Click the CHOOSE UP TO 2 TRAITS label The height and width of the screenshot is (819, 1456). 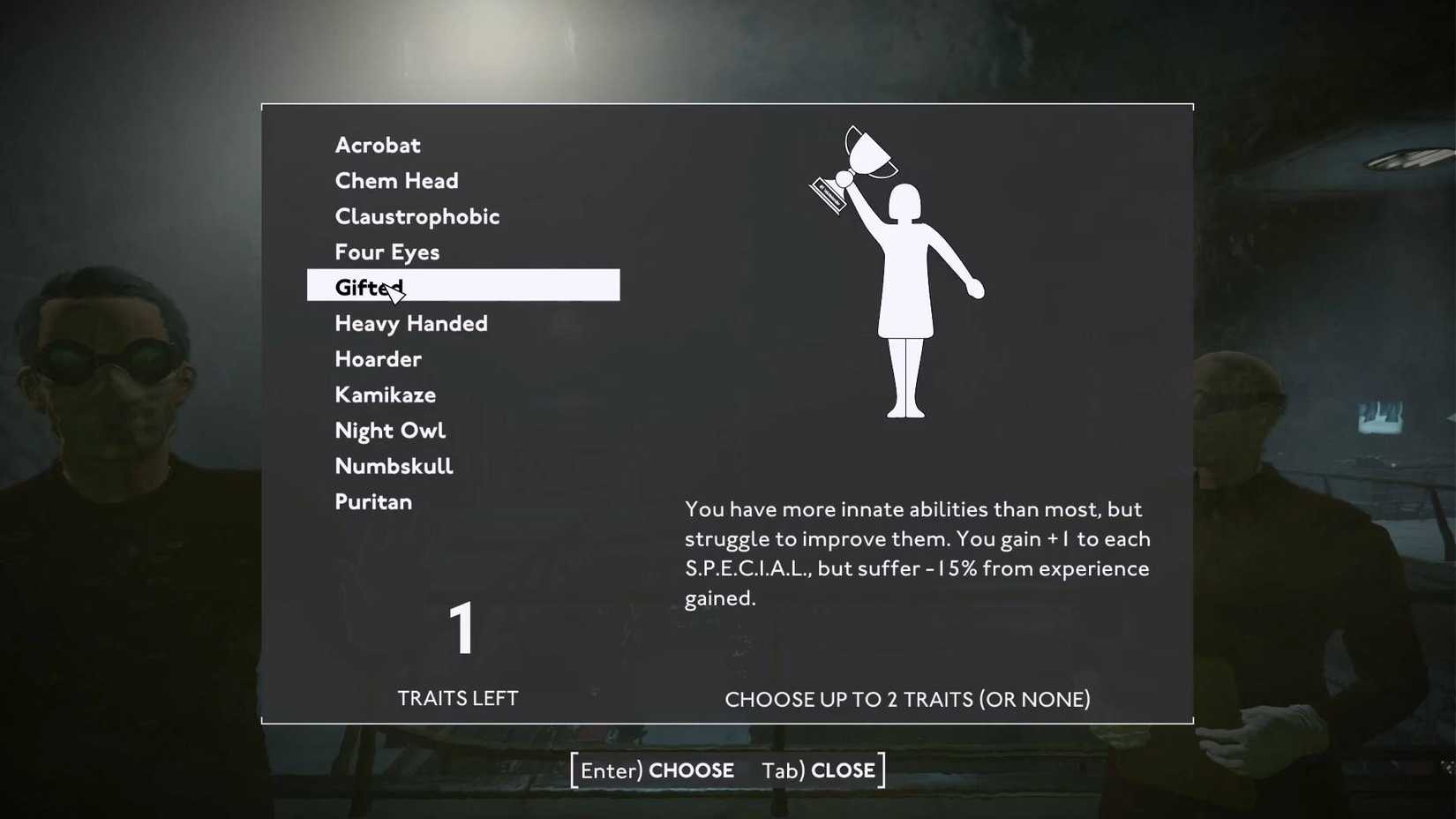point(907,699)
